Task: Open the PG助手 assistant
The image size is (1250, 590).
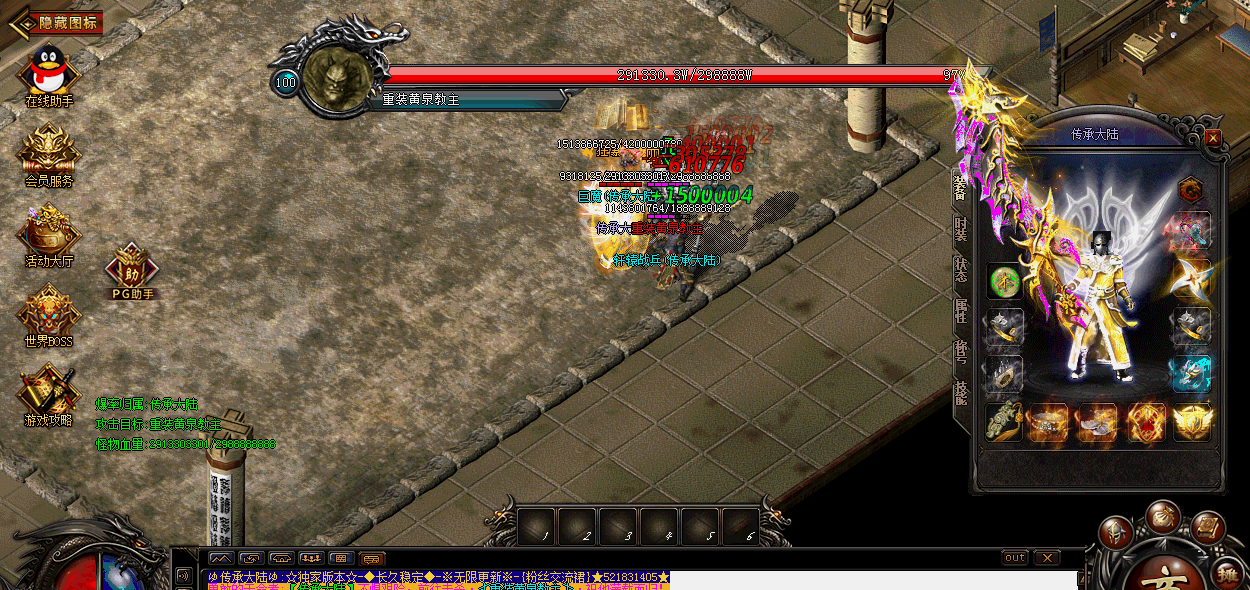Action: 132,266
